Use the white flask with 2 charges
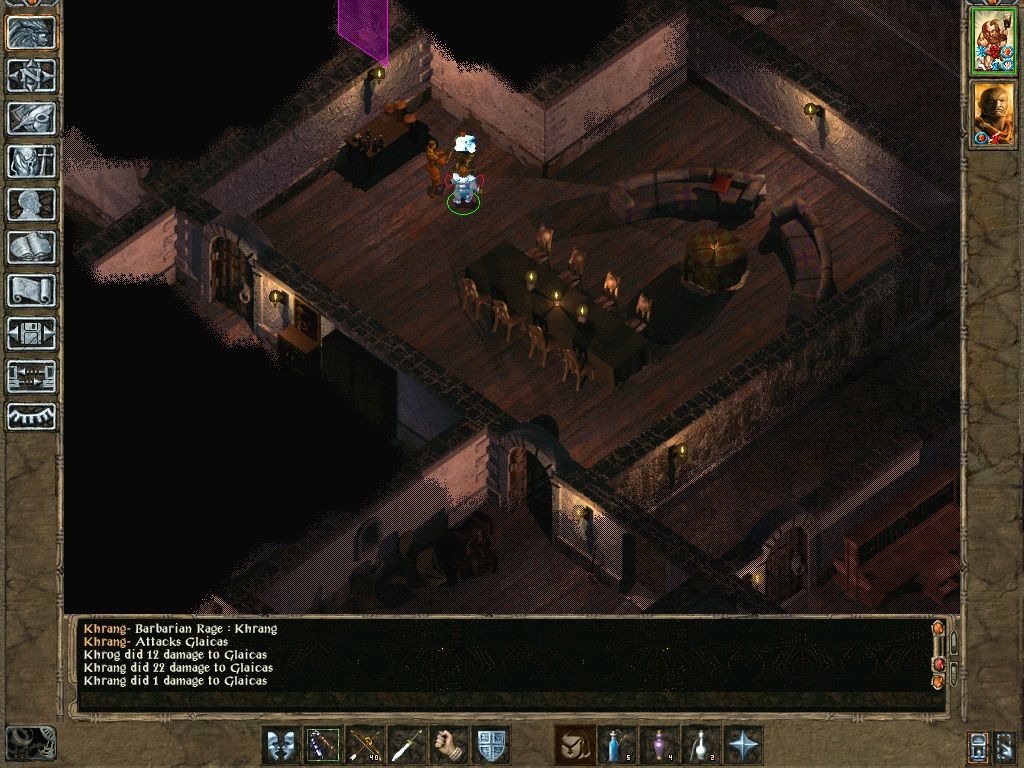This screenshot has width=1024, height=768. [x=701, y=745]
